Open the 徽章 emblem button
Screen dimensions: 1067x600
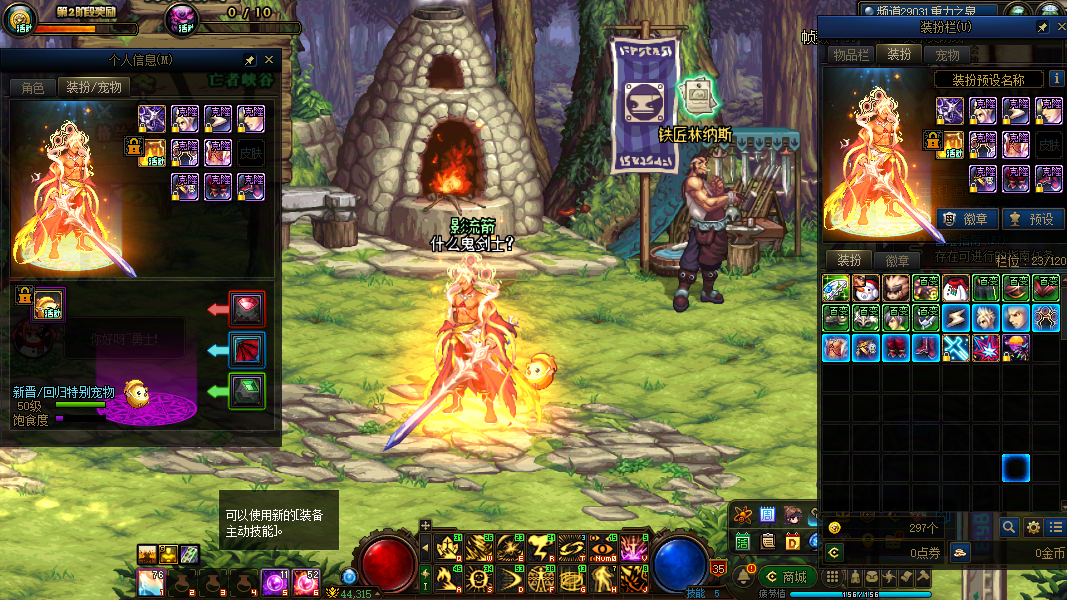tap(967, 219)
